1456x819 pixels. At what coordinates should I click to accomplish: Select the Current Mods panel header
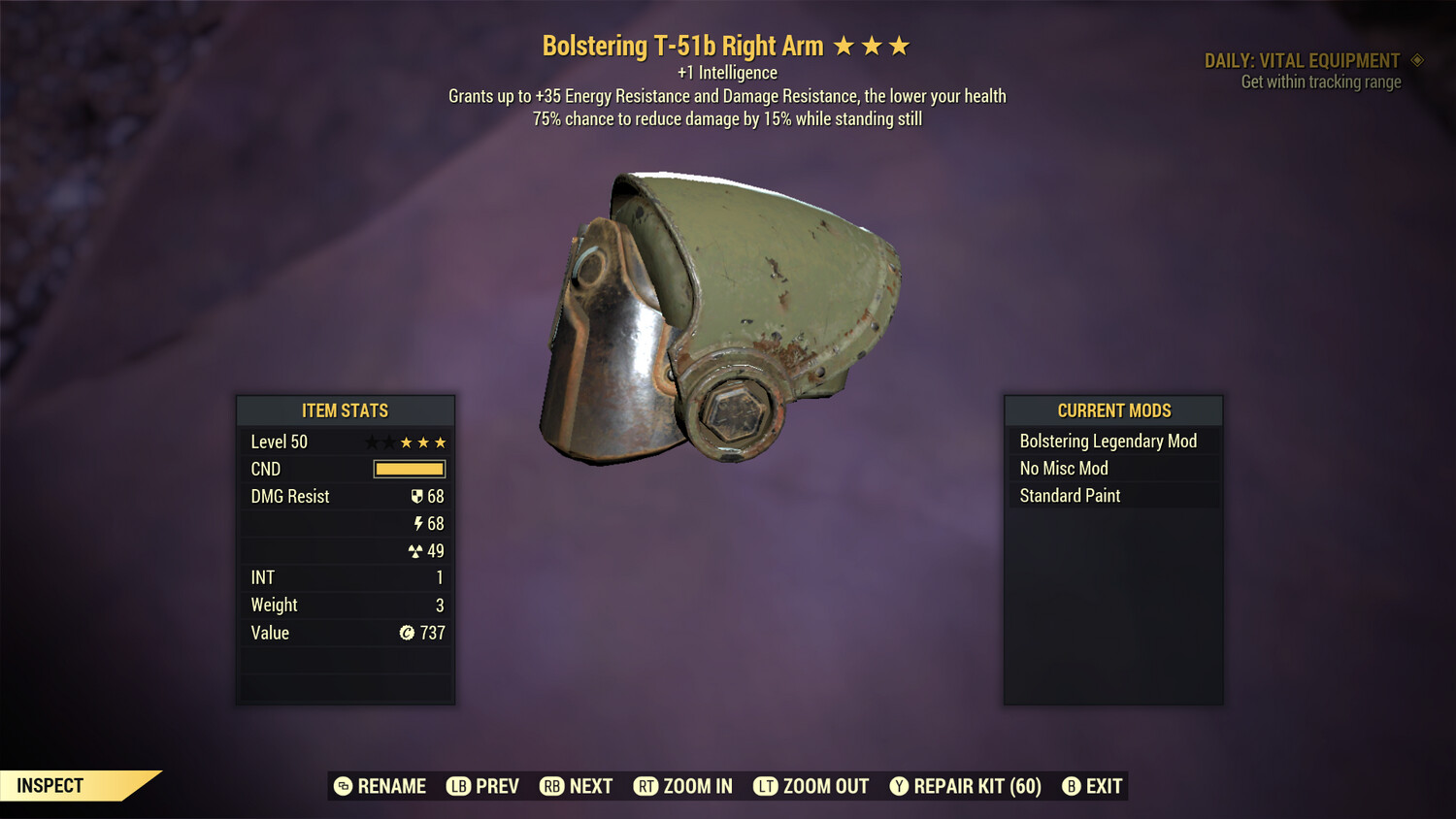pyautogui.click(x=1113, y=410)
